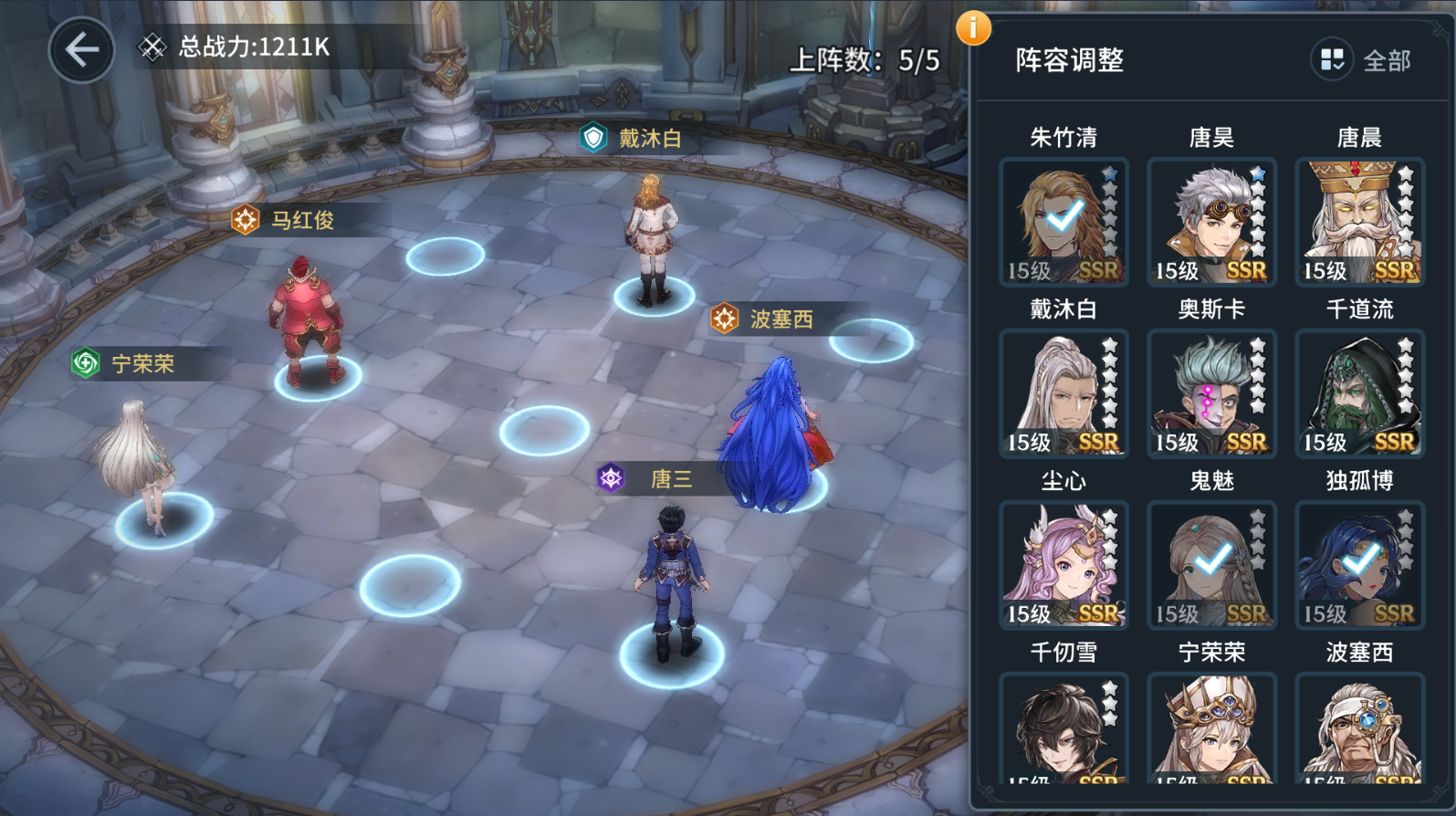
Task: Select the 唐昊 hero card
Action: tap(1211, 222)
